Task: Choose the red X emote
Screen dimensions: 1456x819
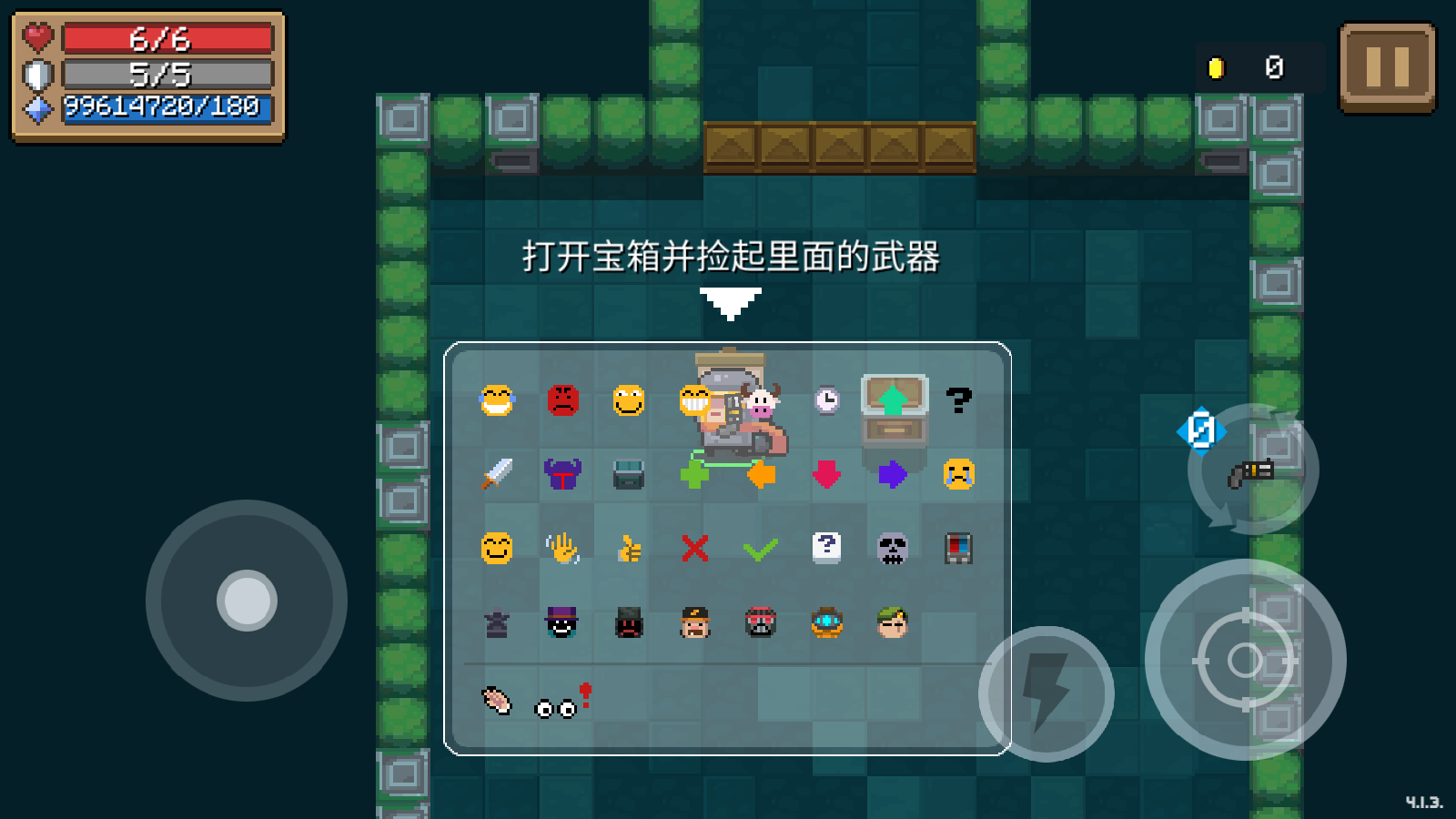Action: click(694, 547)
